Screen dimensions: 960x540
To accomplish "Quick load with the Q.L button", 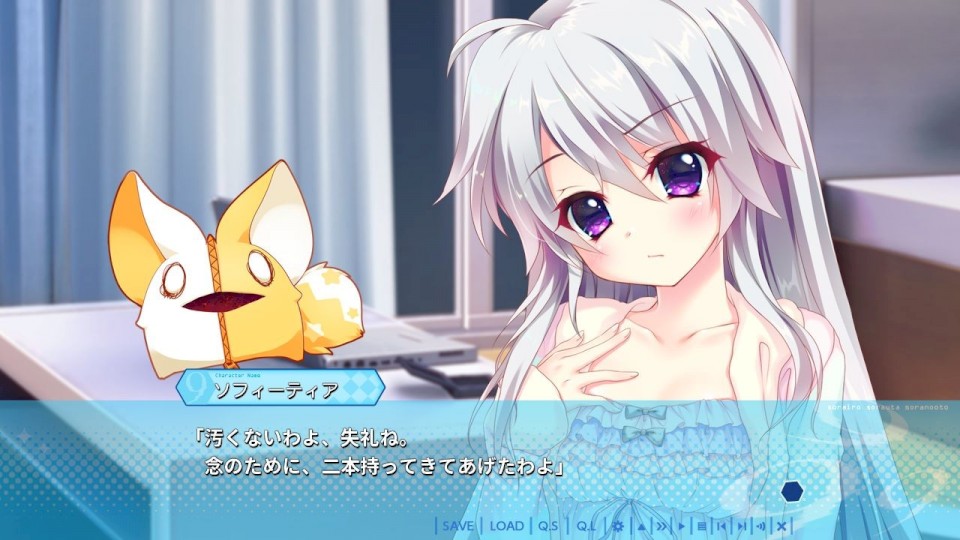I will pos(585,526).
